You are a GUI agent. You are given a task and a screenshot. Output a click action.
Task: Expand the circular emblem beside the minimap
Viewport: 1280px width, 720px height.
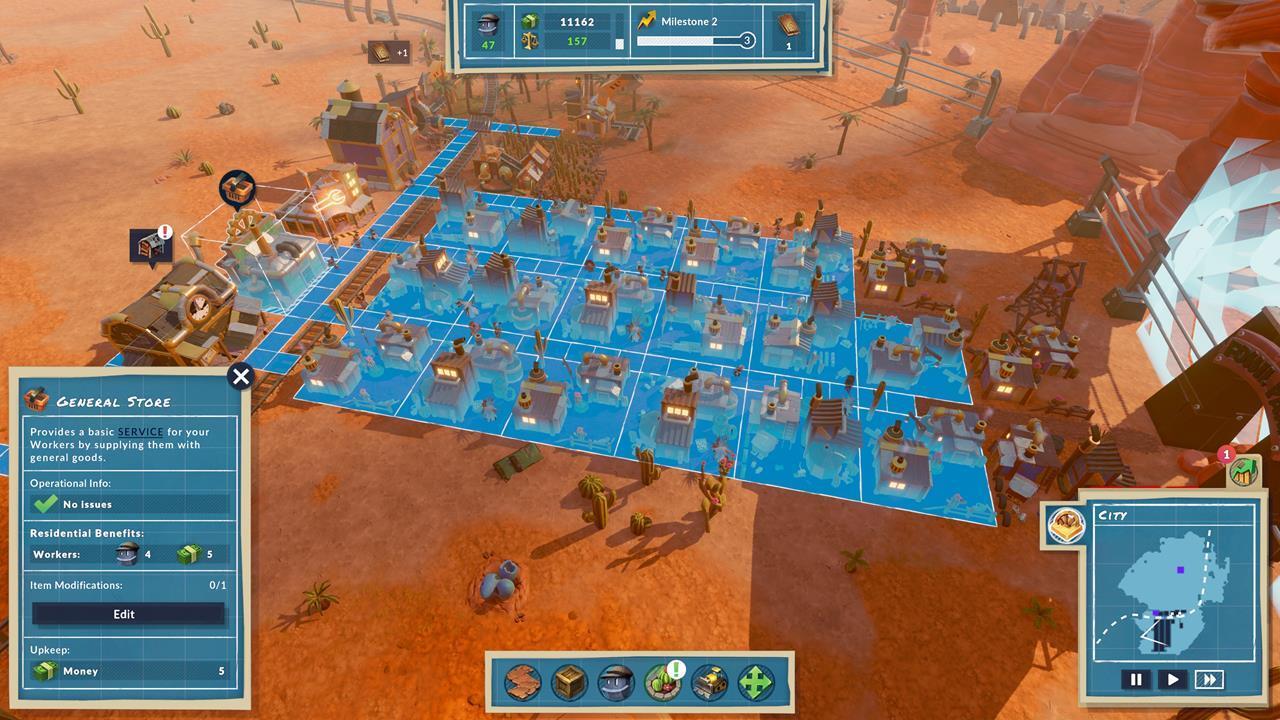(1068, 524)
